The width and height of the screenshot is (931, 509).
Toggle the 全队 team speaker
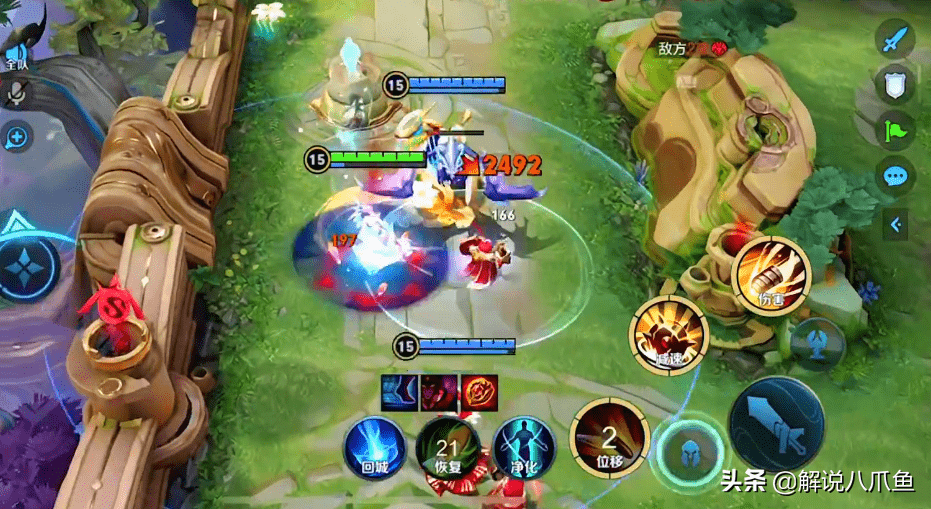coord(16,52)
